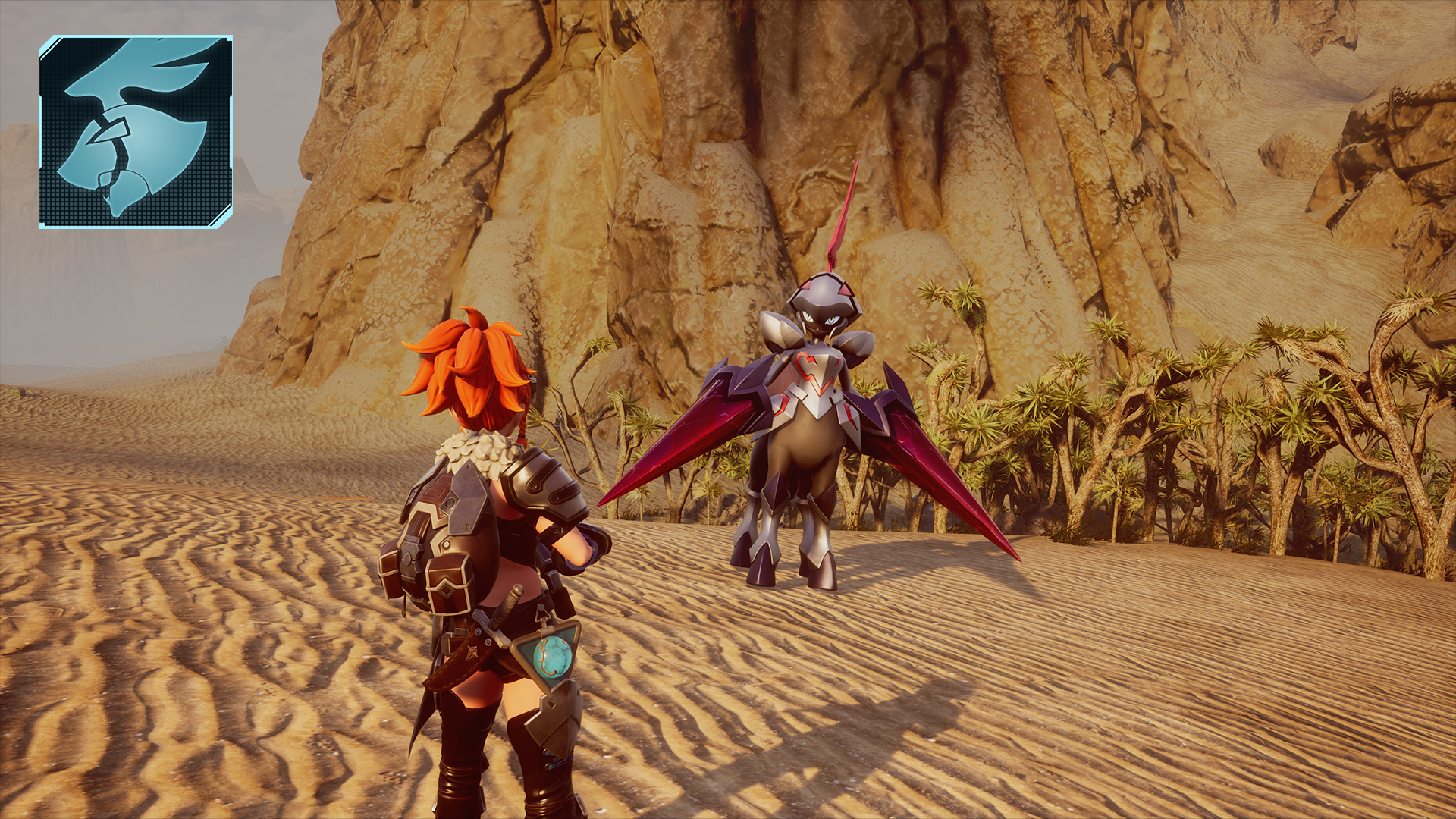The height and width of the screenshot is (819, 1456).
Task: Click the blue creature silhouette icon
Action: tap(136, 131)
